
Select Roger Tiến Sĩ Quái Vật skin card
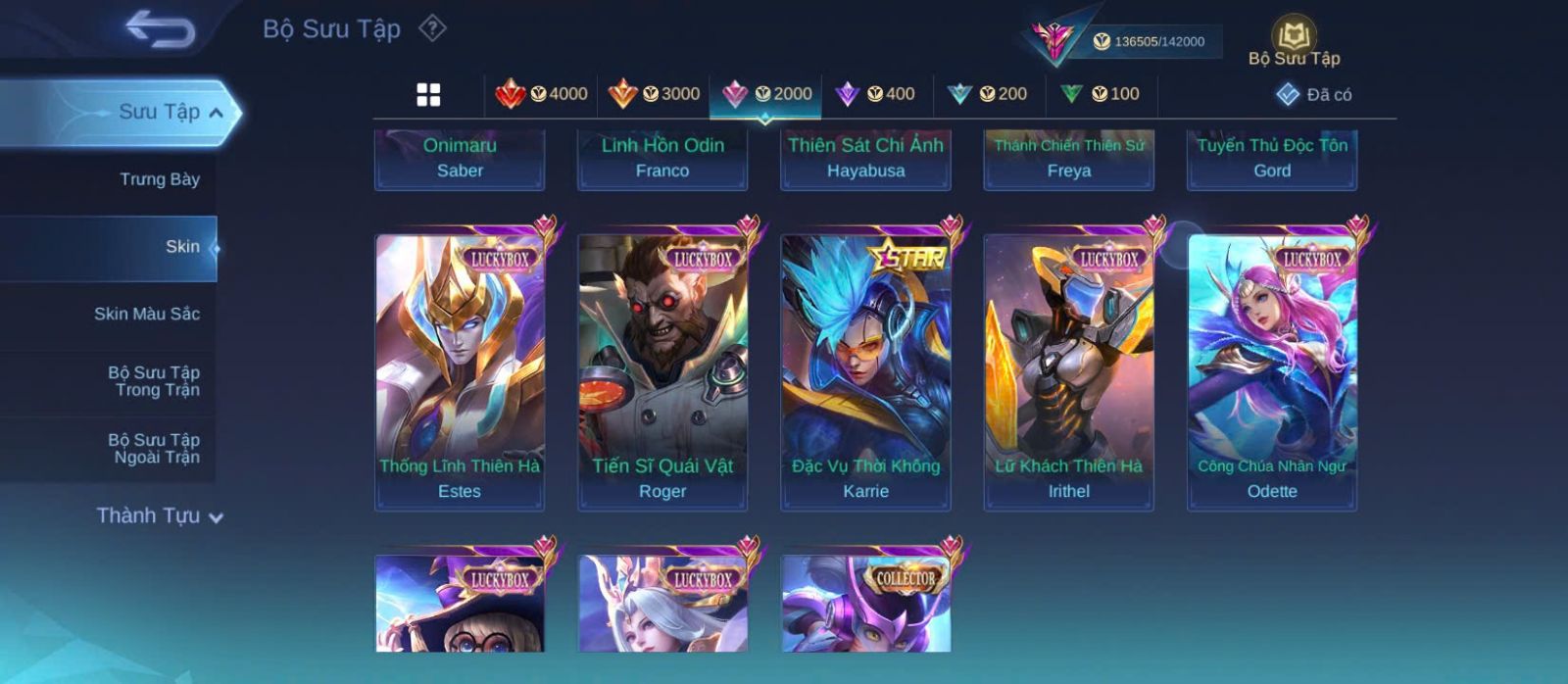pos(662,371)
